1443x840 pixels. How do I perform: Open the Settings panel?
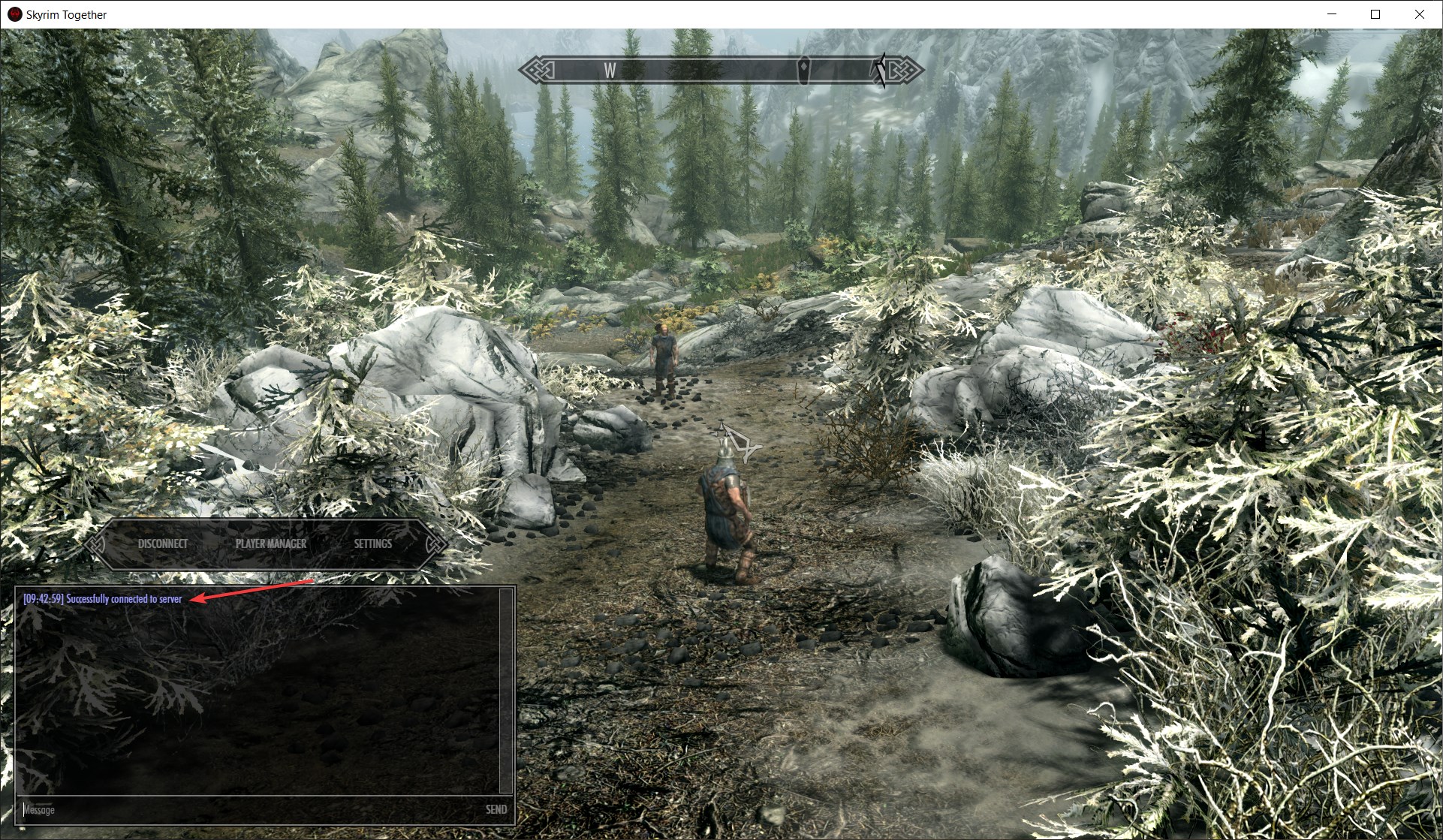click(373, 543)
